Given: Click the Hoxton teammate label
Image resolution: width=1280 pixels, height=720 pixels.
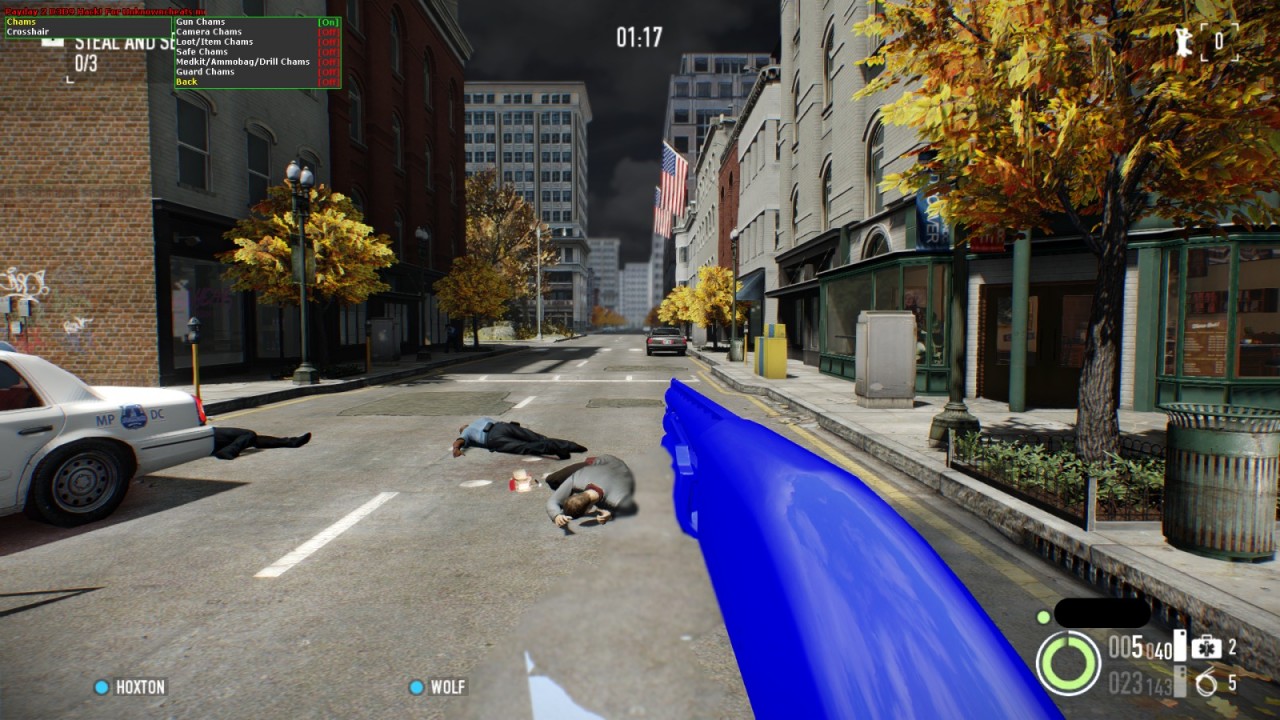Looking at the screenshot, I should (x=139, y=688).
